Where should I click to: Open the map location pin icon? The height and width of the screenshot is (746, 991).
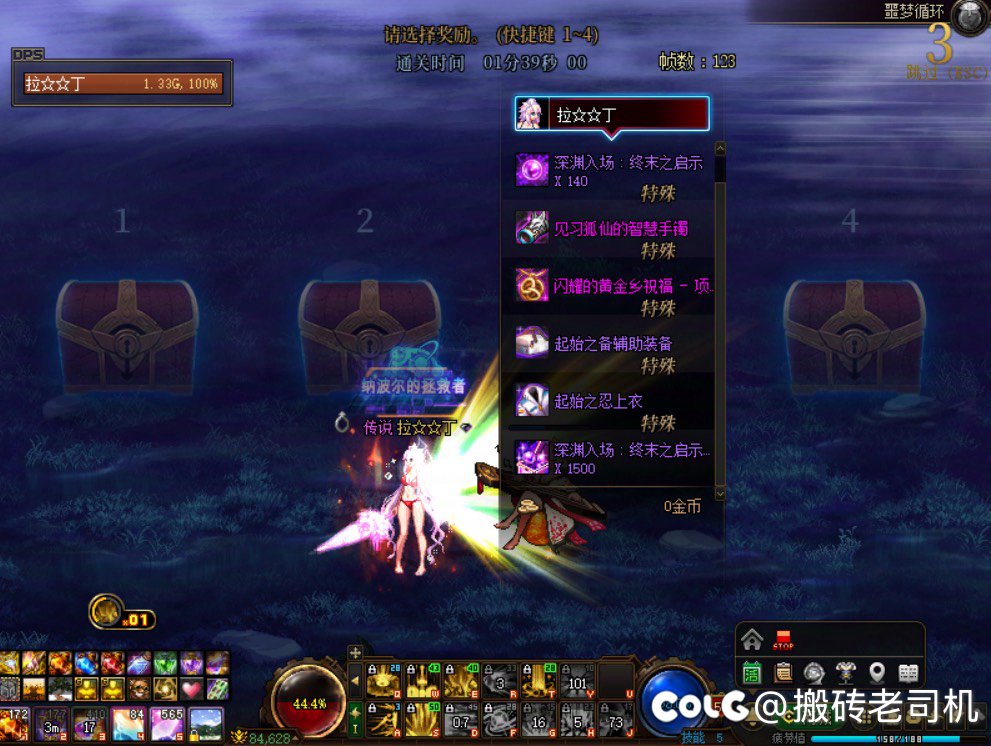click(877, 673)
